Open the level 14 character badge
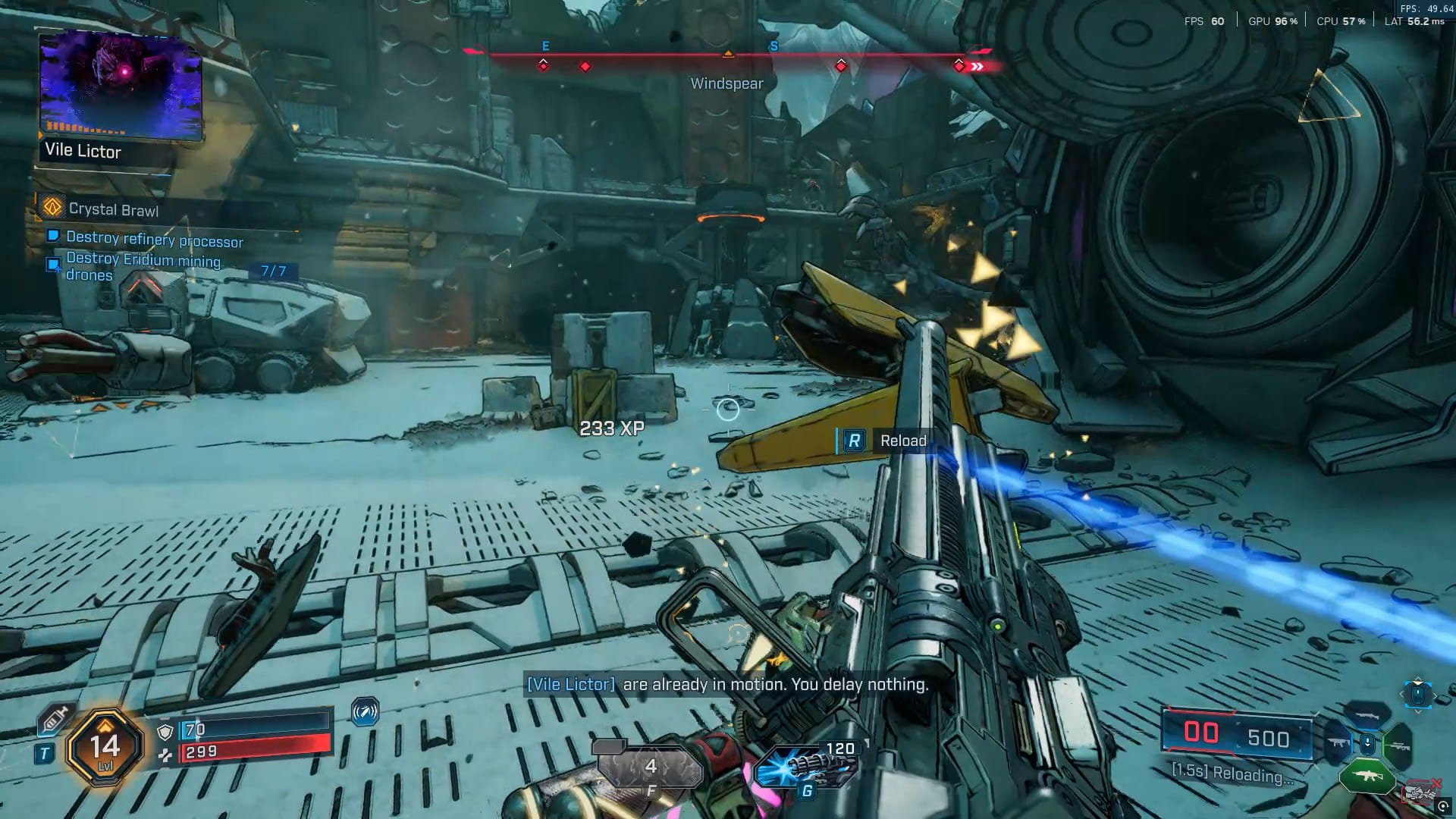 tap(105, 747)
